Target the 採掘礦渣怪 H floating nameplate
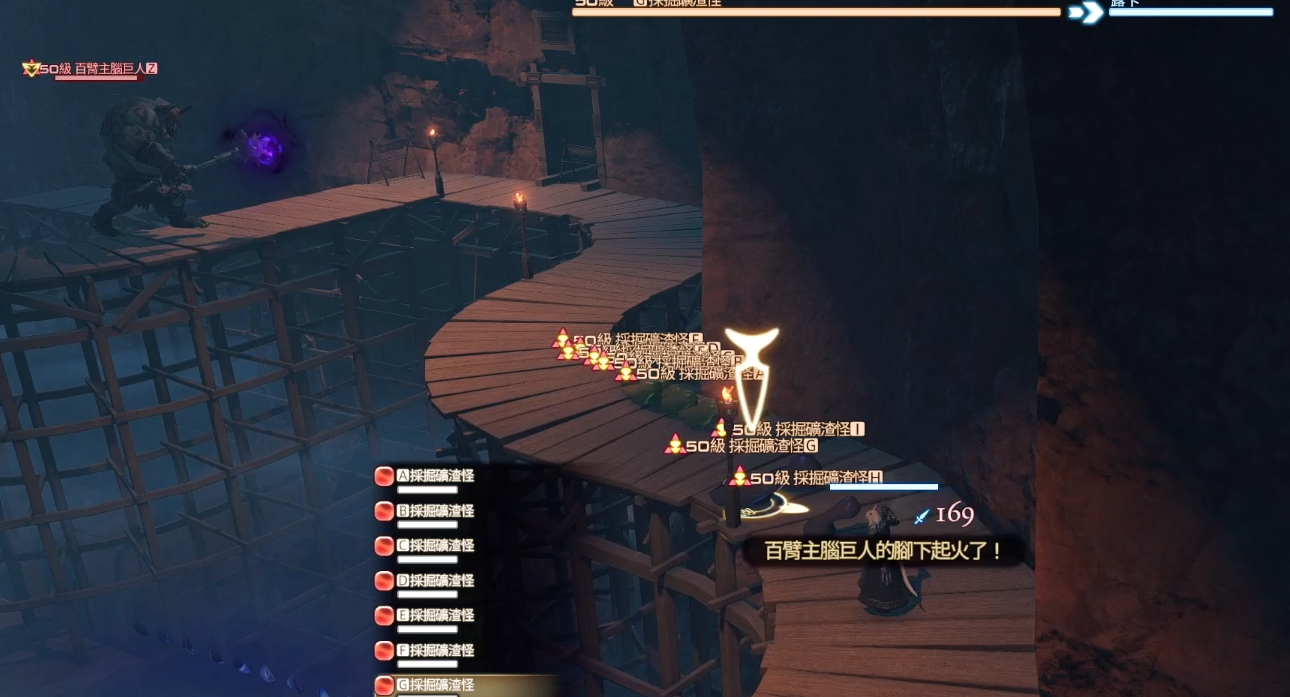The height and width of the screenshot is (697, 1290). coord(816,478)
